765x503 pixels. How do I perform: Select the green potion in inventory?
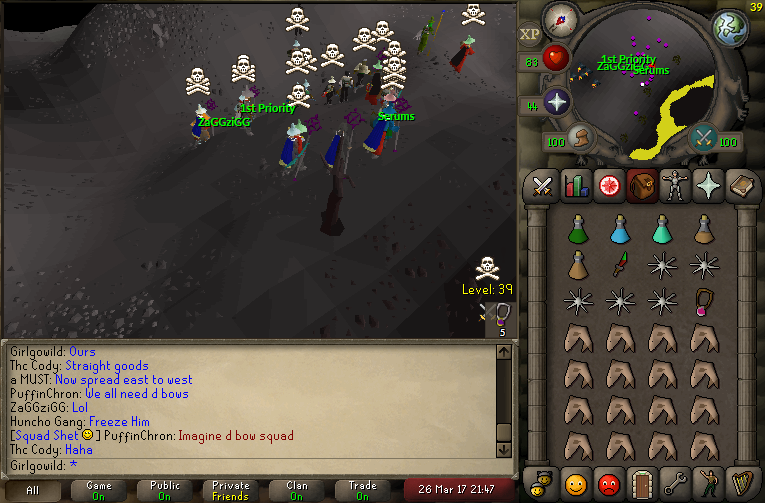pyautogui.click(x=576, y=229)
